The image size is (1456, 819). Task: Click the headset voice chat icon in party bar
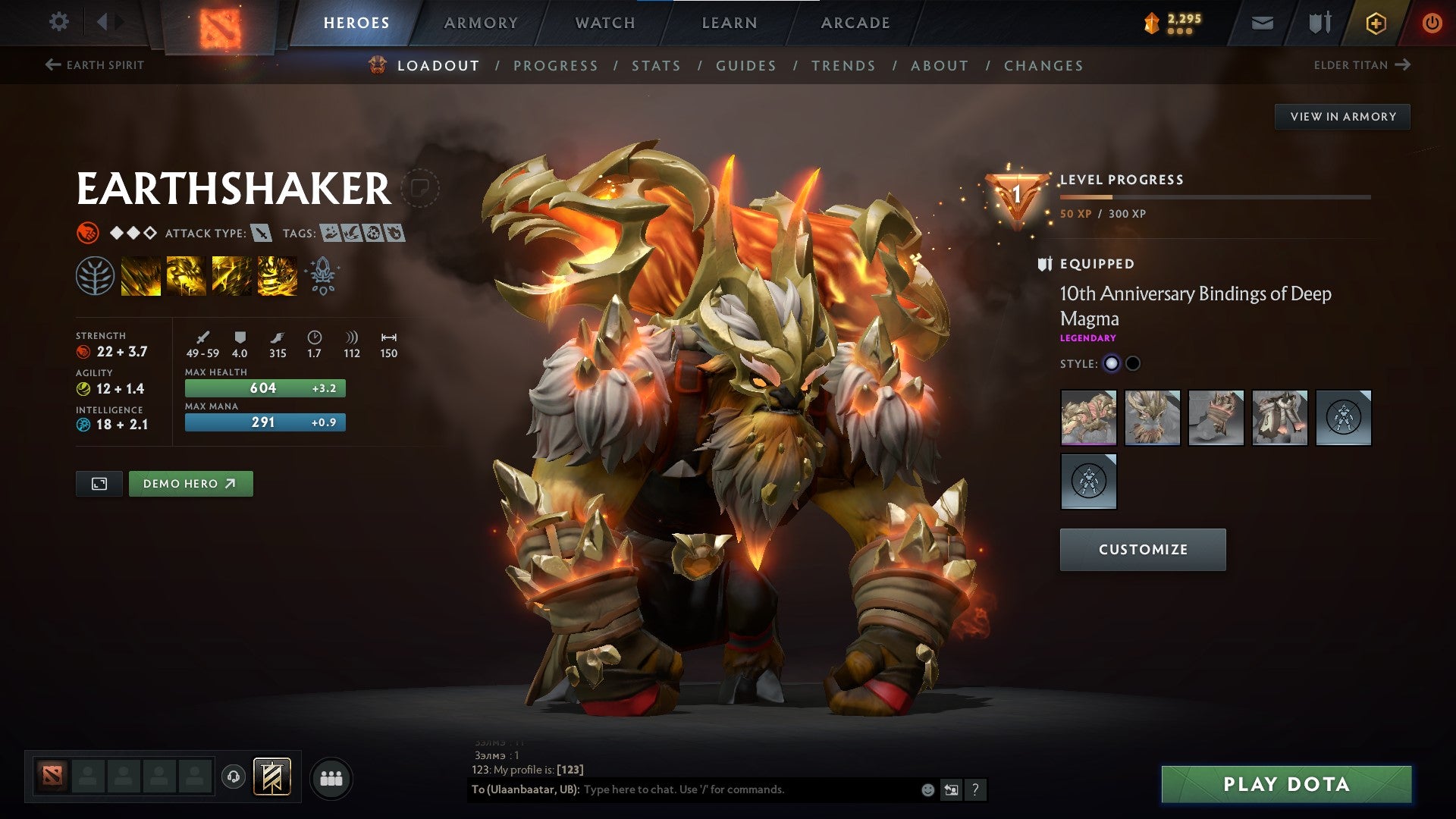pyautogui.click(x=235, y=777)
